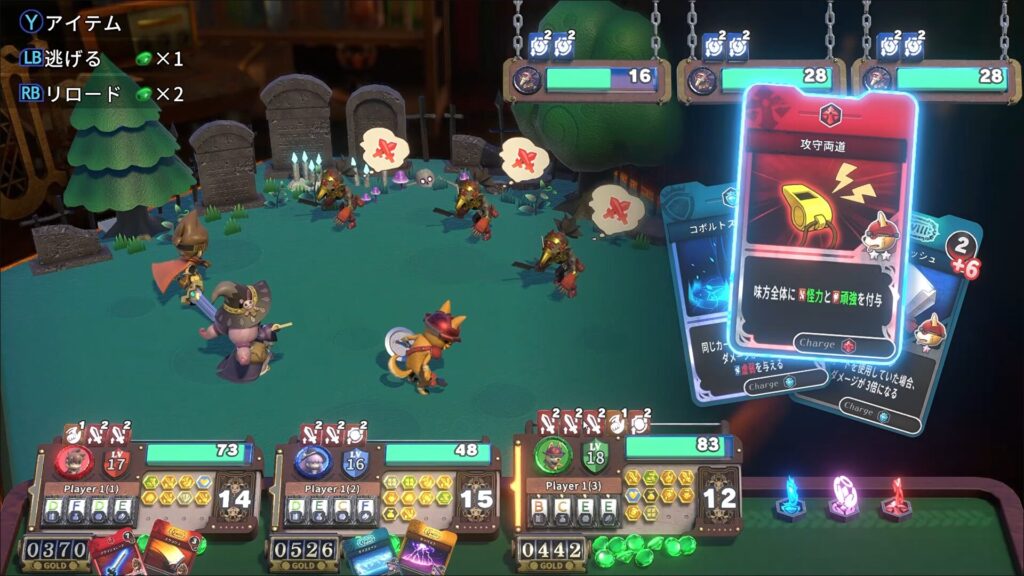Image resolution: width=1024 pixels, height=576 pixels.
Task: Select the purple lightning card under Player 1(2)
Action: (428, 550)
